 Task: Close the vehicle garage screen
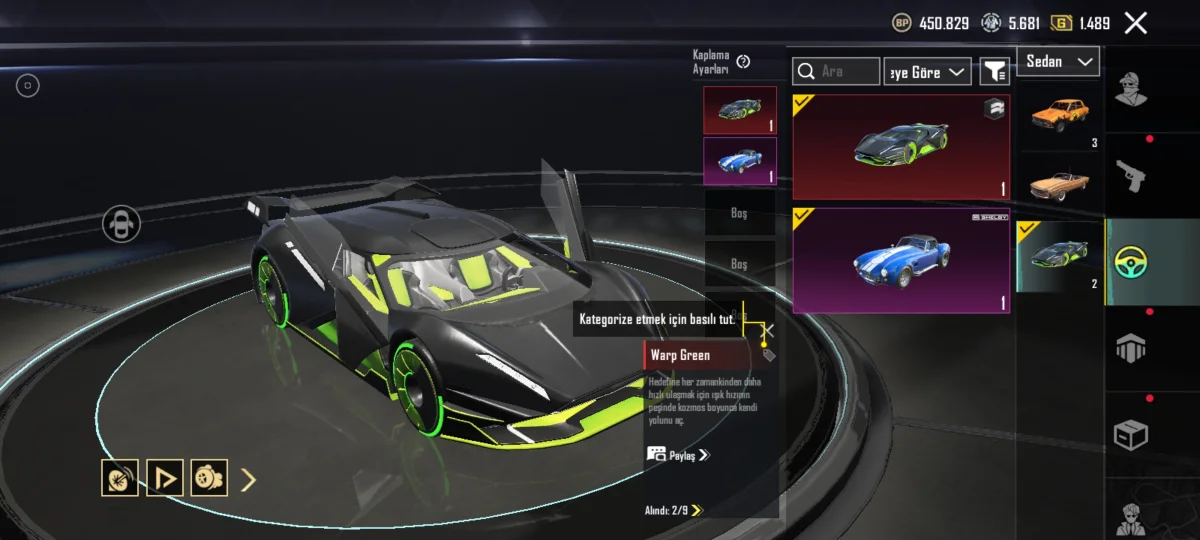[1136, 23]
